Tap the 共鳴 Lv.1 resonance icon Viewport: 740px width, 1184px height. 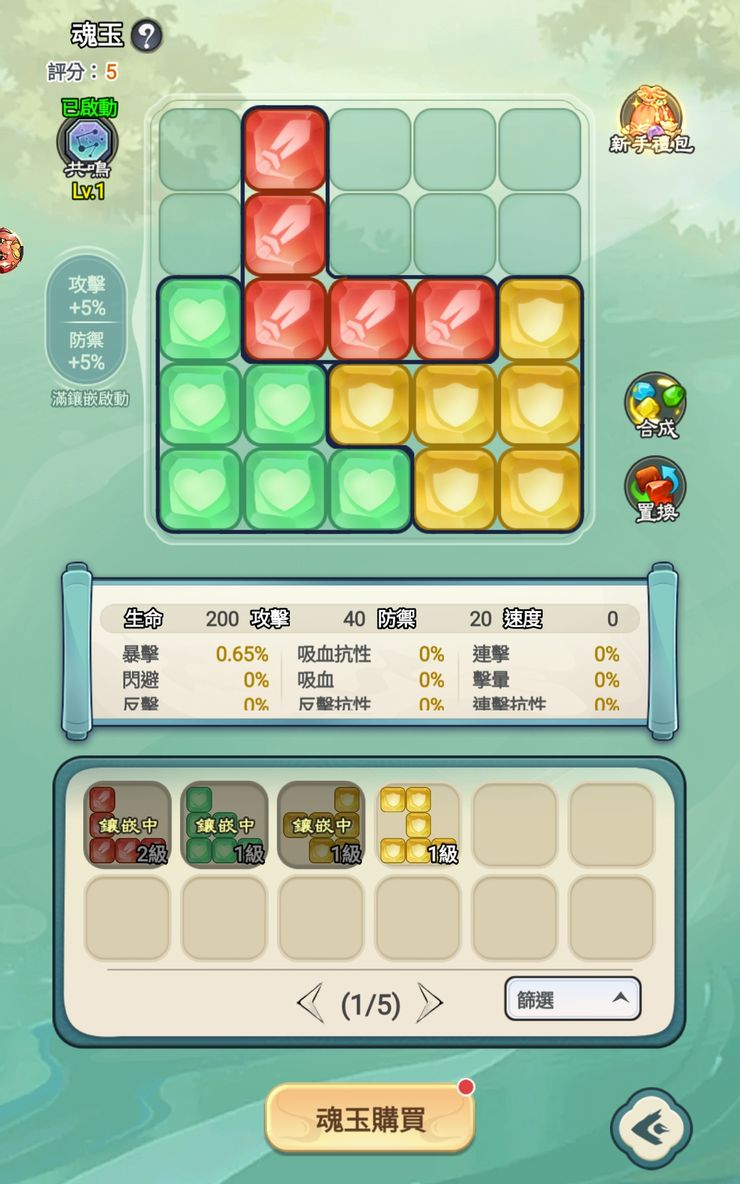pos(88,143)
